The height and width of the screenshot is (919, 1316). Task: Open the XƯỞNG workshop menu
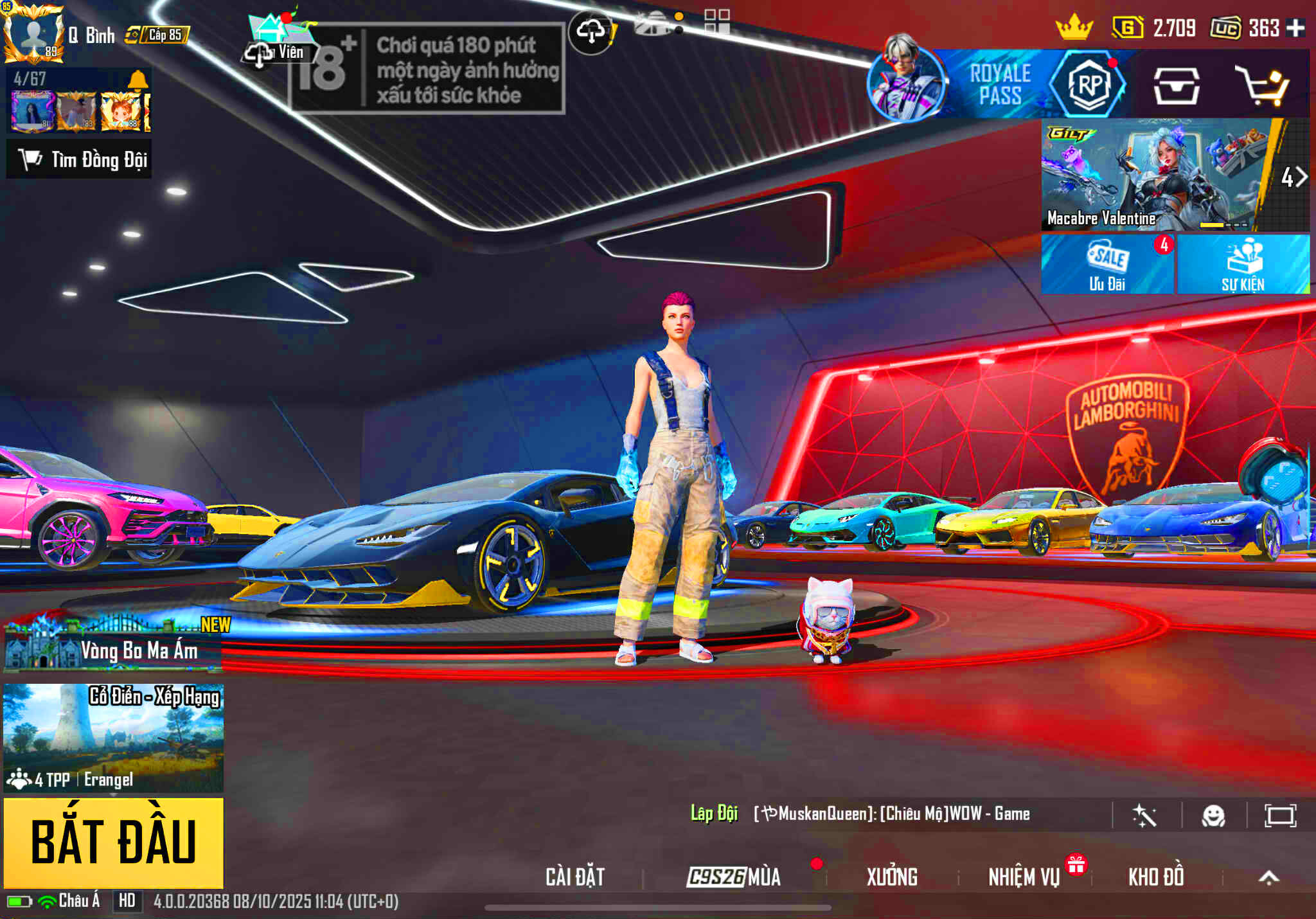coord(892,877)
